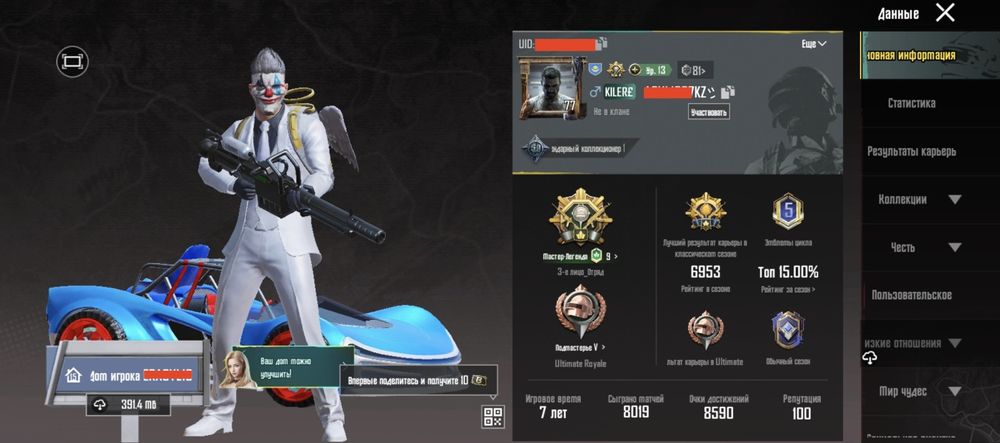Image resolution: width=1000 pixels, height=443 pixels.
Task: Open the Еще dropdown menu
Action: point(814,44)
